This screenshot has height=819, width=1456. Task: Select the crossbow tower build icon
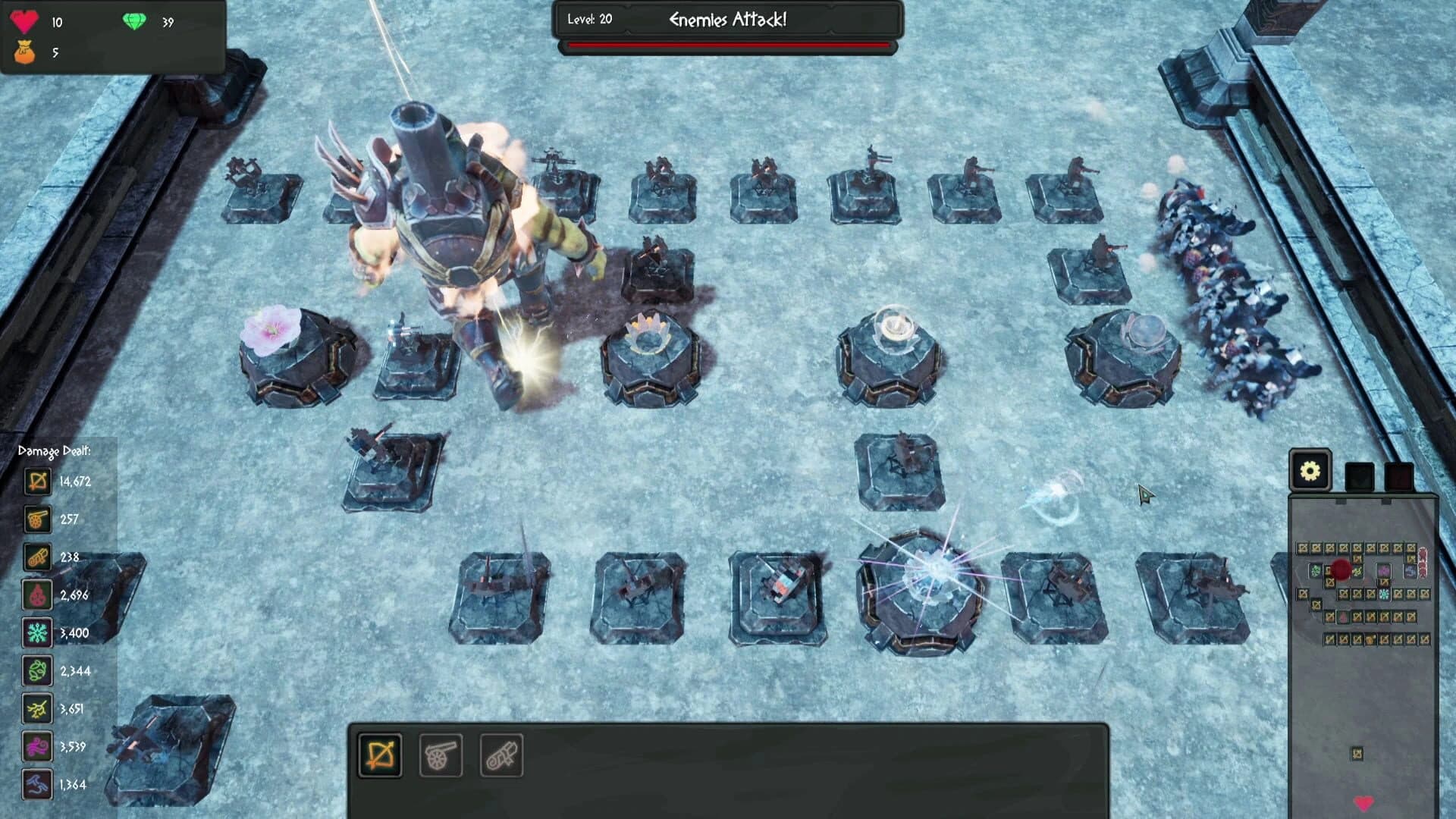coord(379,754)
